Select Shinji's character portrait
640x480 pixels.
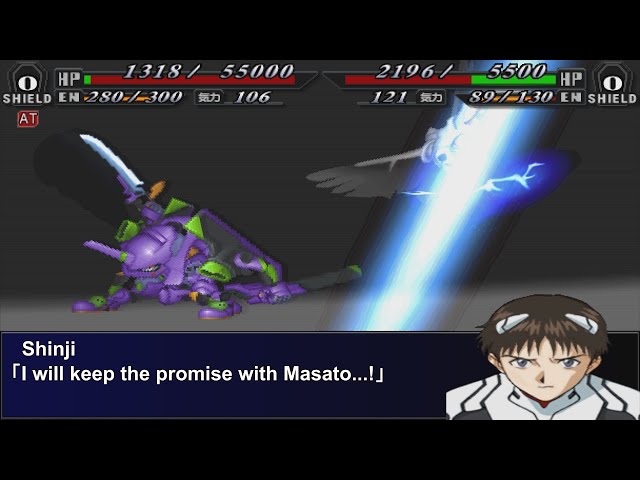coord(543,357)
